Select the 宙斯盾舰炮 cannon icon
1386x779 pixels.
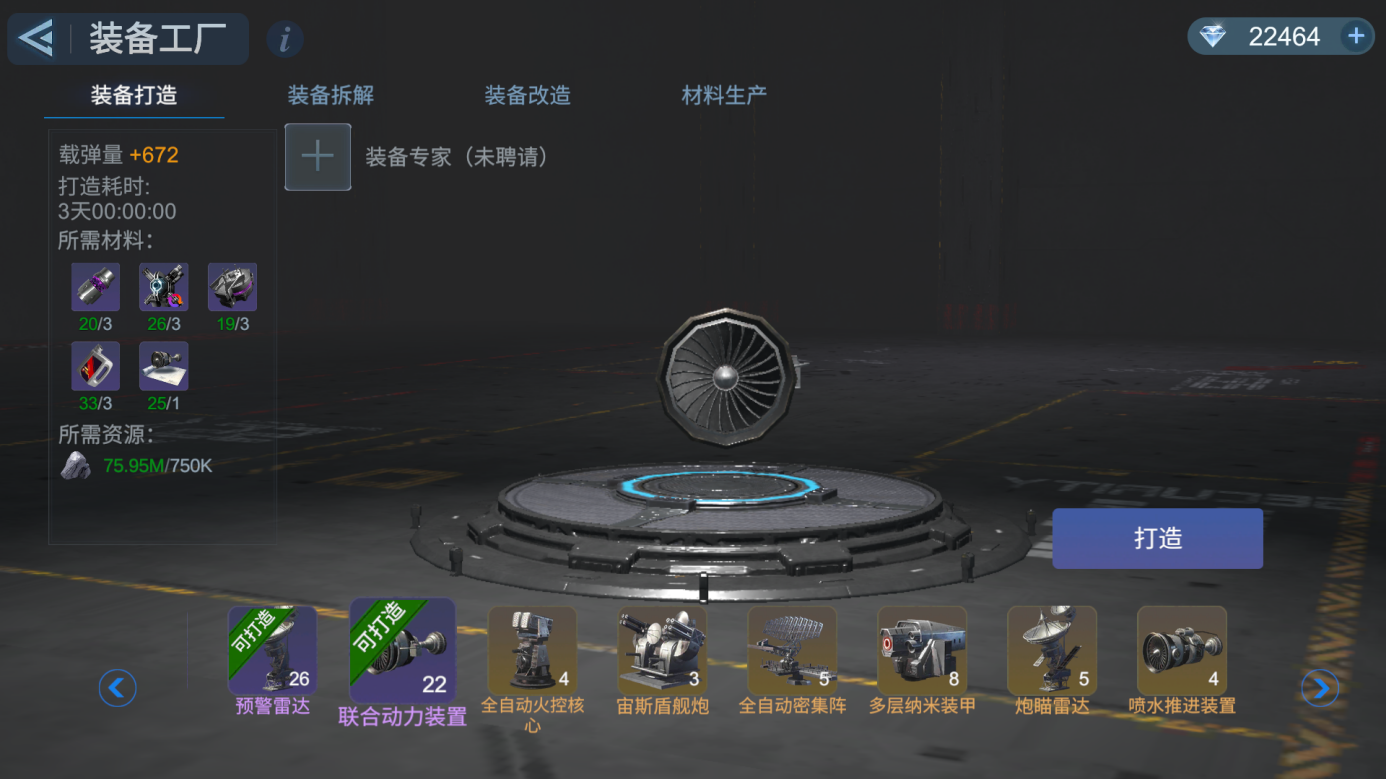pos(661,650)
